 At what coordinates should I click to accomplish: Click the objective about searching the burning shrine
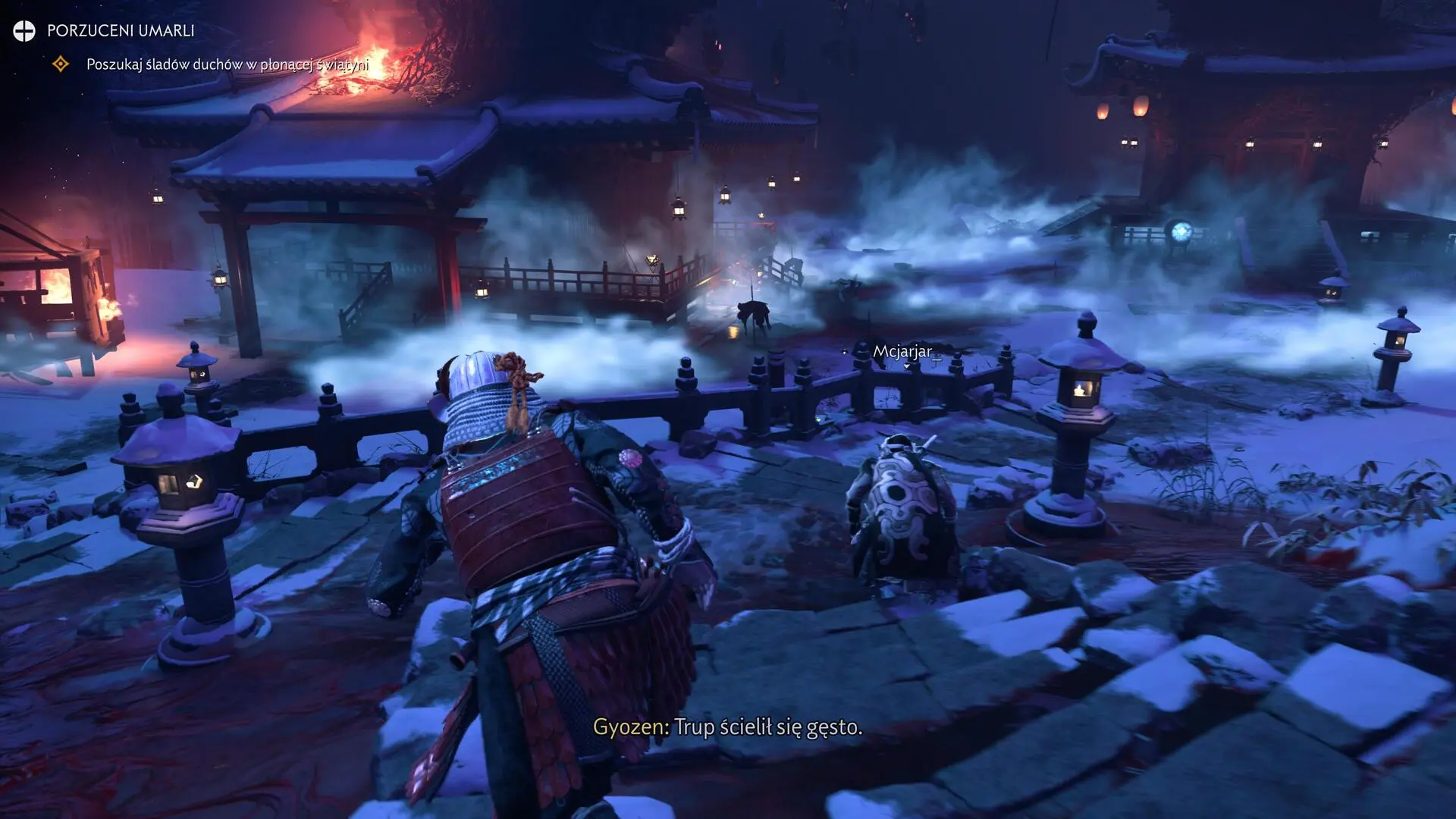click(227, 64)
